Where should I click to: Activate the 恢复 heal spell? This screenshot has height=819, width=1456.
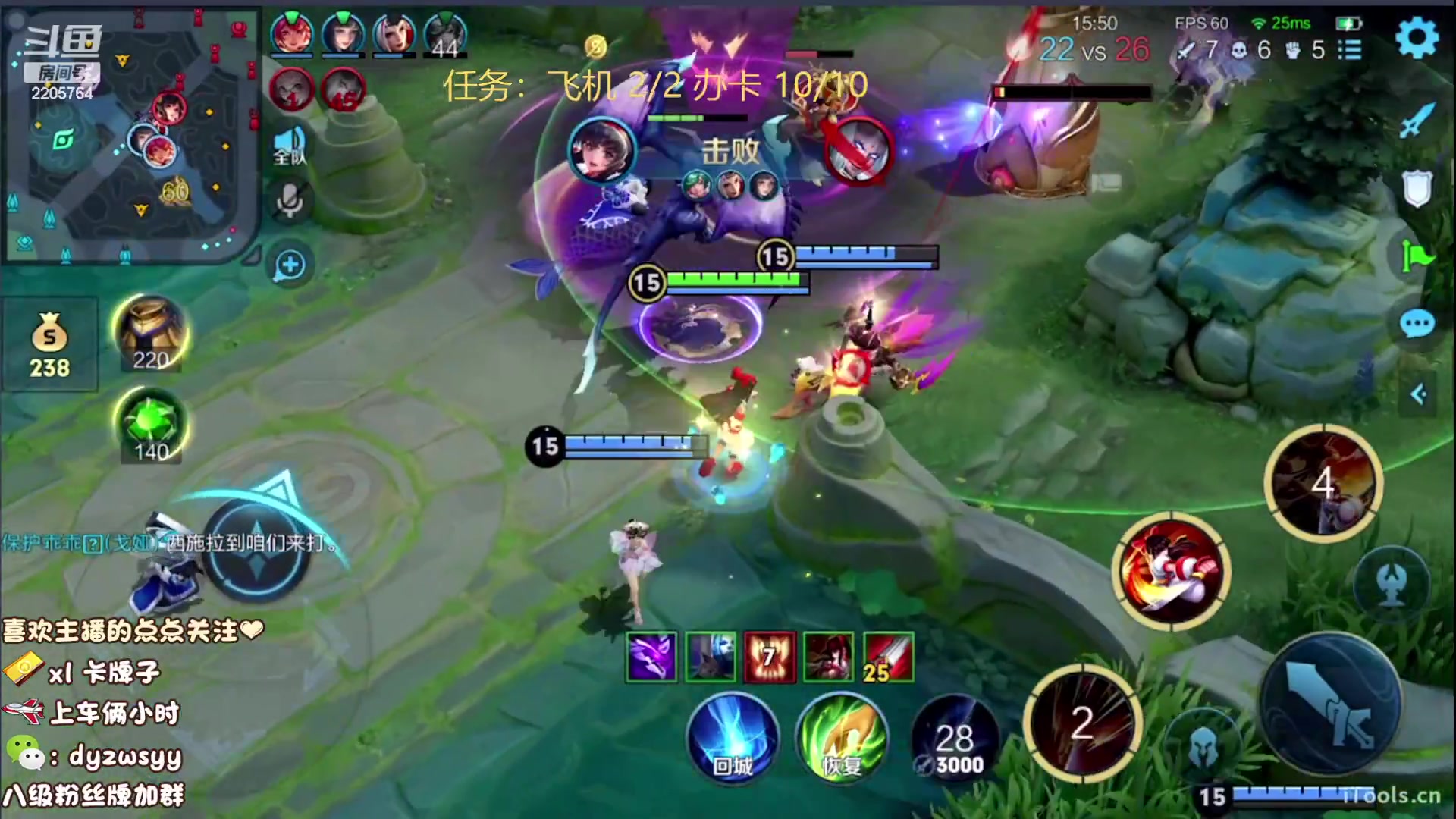[x=842, y=739]
